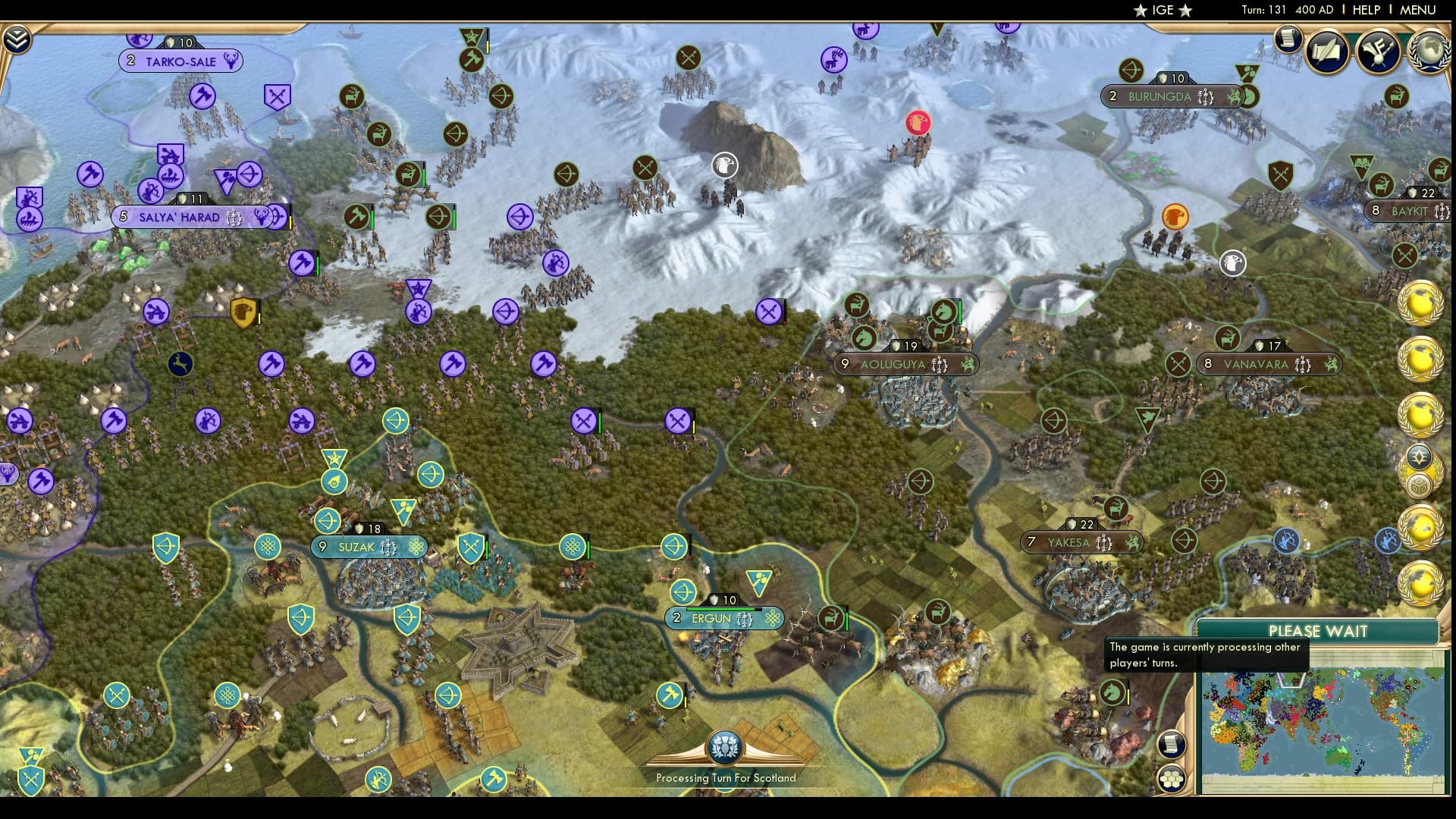Open the Great Works culture icon
Image resolution: width=1456 pixels, height=819 pixels.
coord(1379,51)
